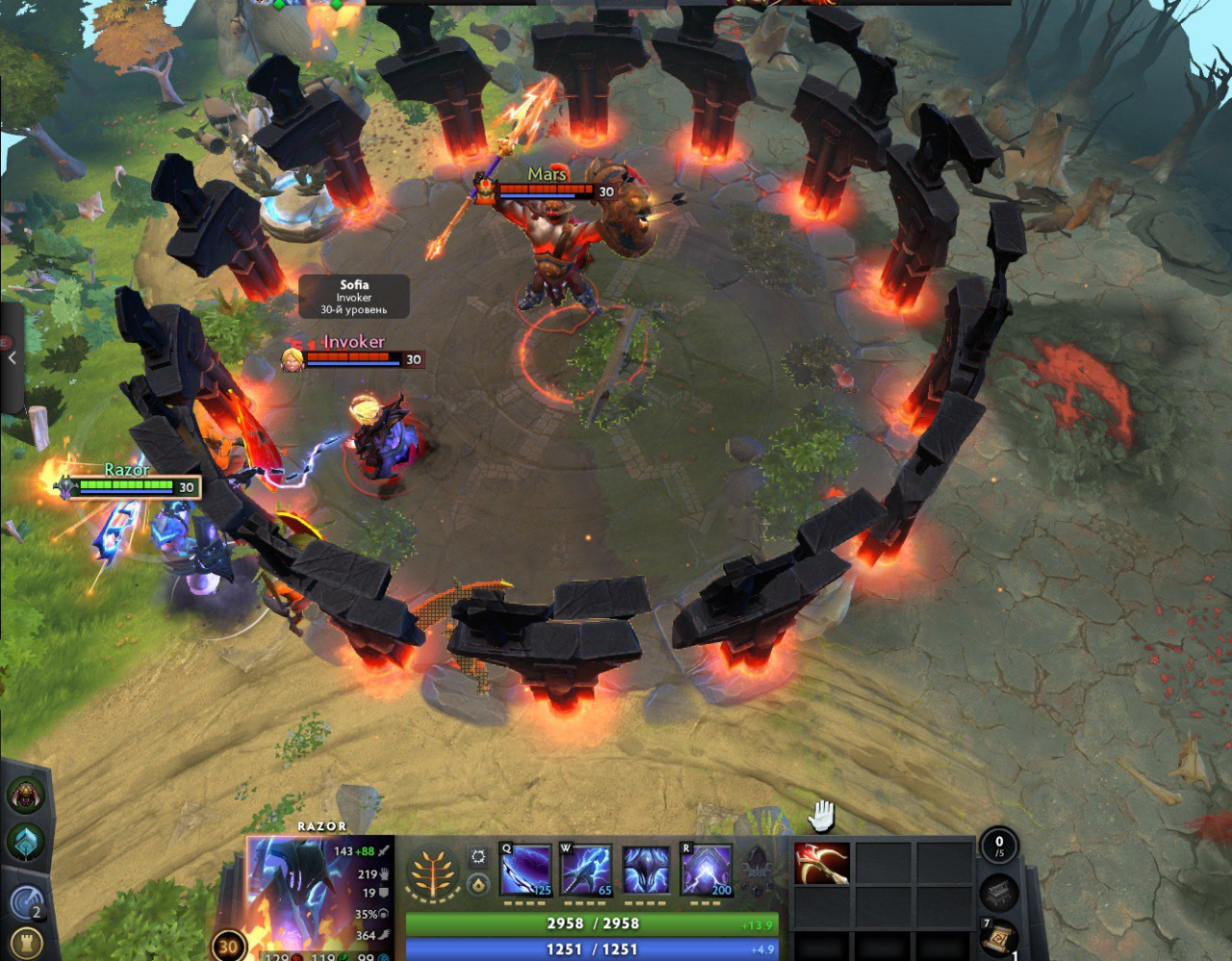Open the attribute bonus flame icon

click(477, 885)
